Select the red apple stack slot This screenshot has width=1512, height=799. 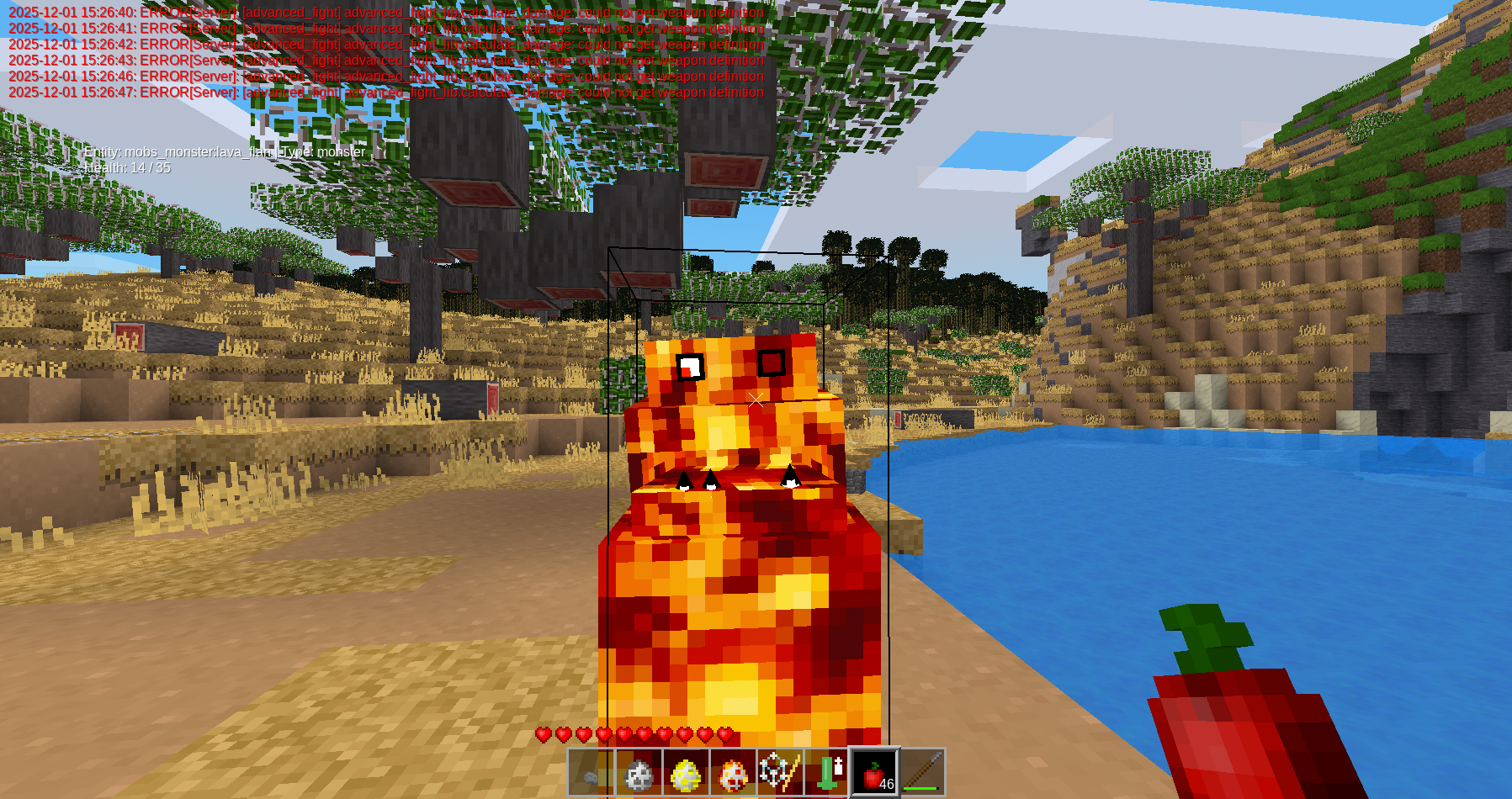pyautogui.click(x=875, y=772)
